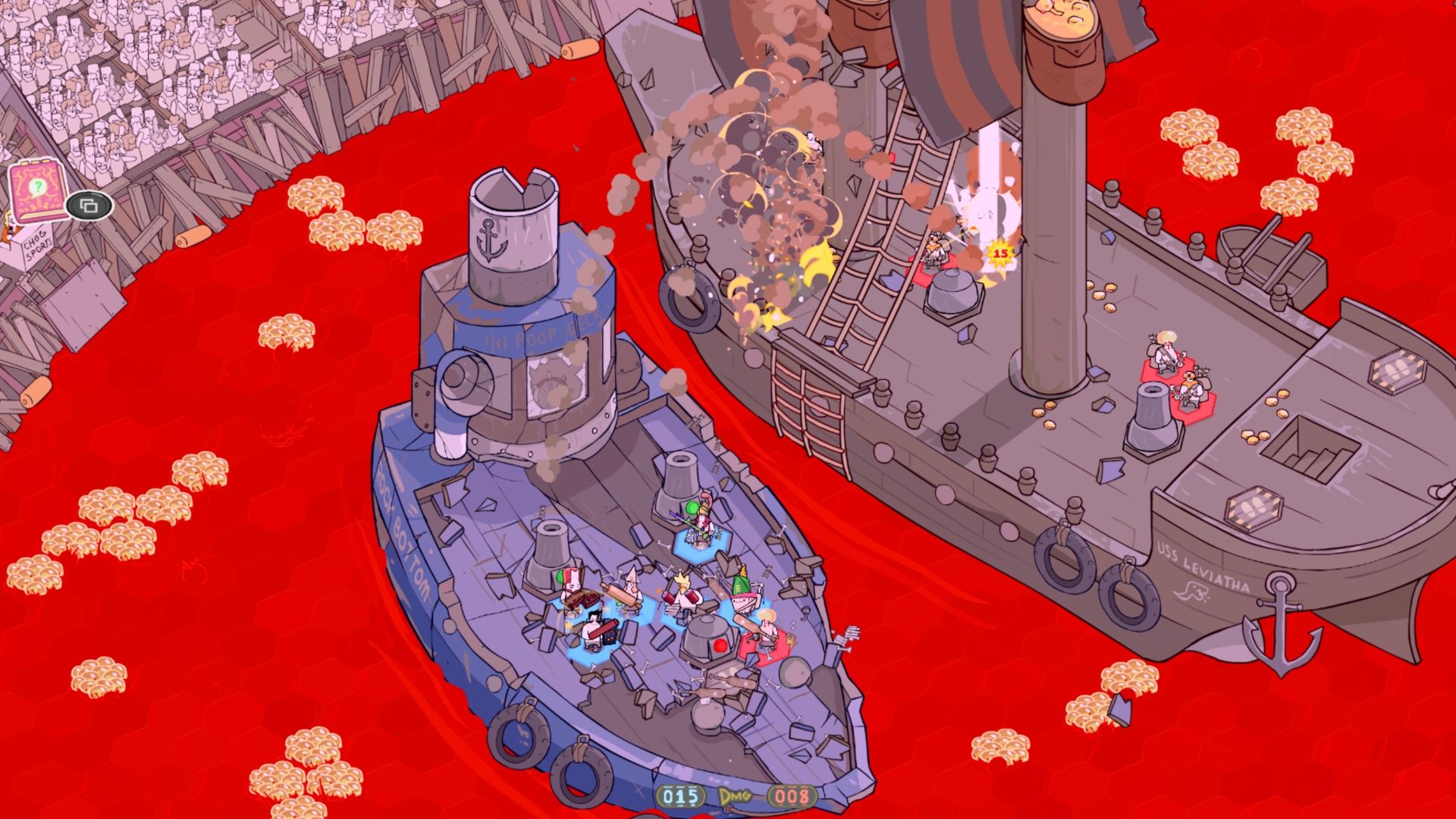Select the cannon on the USS Leviatha deck
This screenshot has width=1456, height=819.
point(1153,413)
